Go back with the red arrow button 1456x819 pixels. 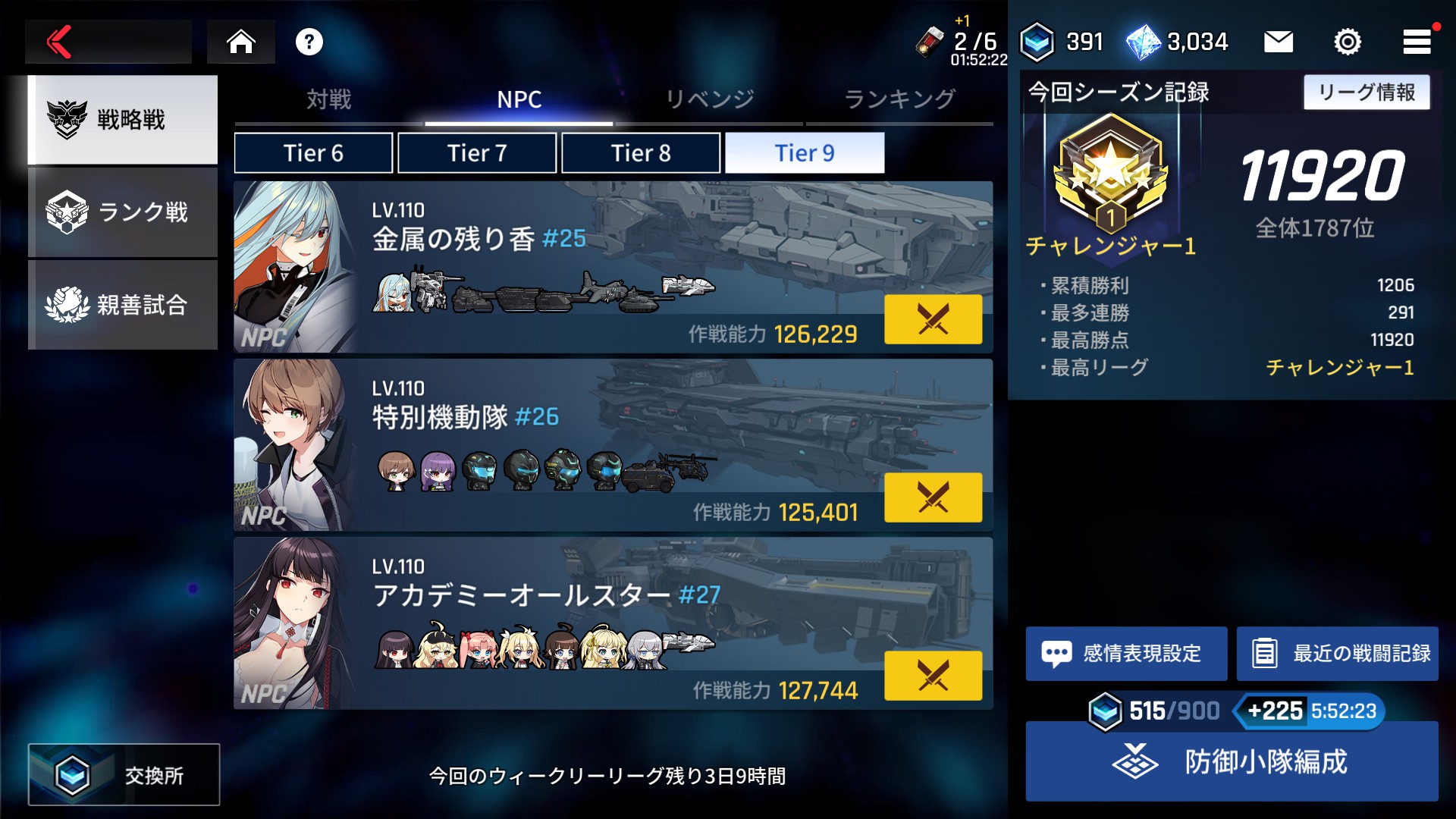pyautogui.click(x=61, y=42)
